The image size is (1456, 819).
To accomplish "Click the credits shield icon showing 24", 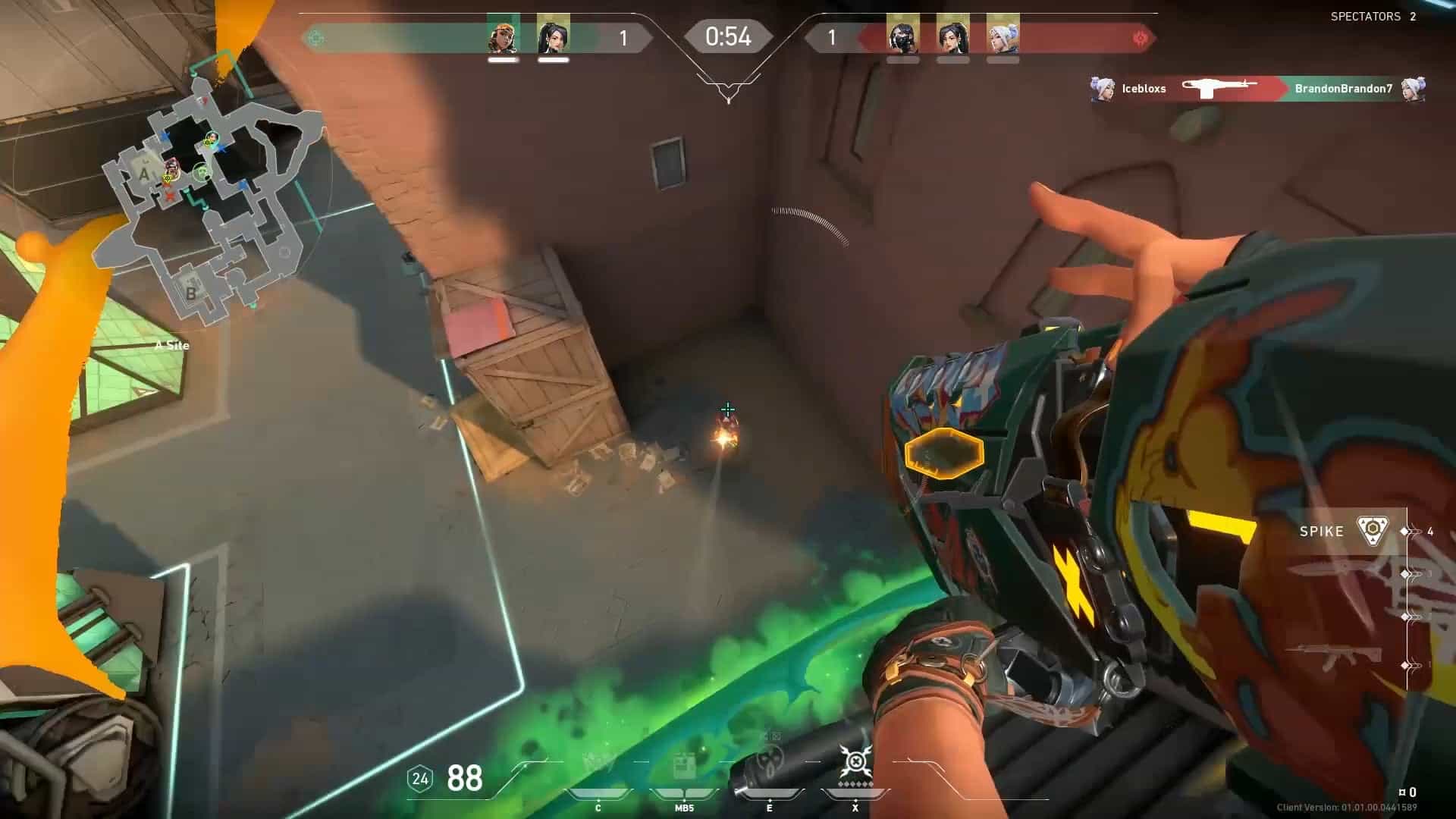I will click(419, 777).
